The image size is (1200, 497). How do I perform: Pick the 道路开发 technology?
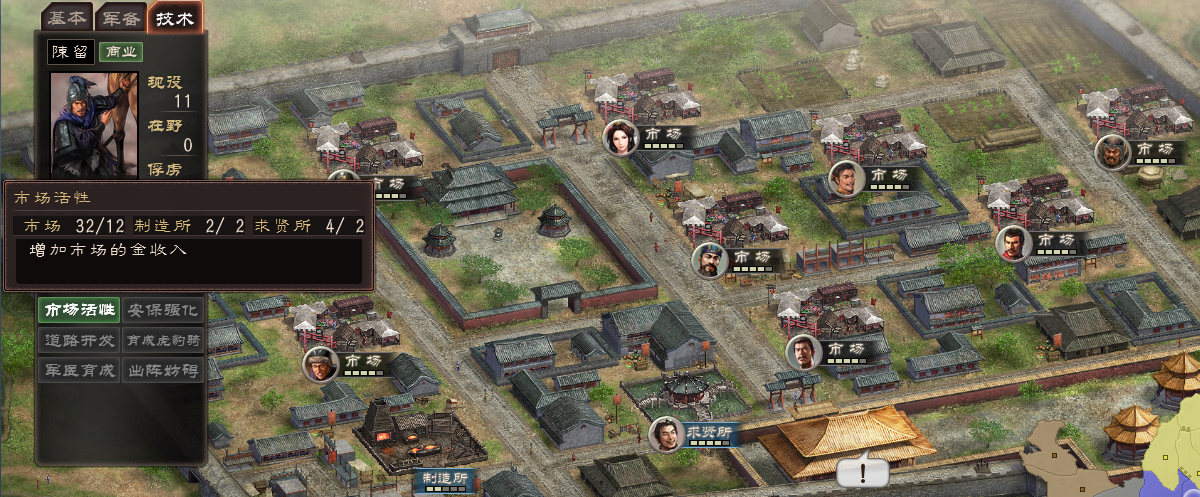[x=78, y=340]
